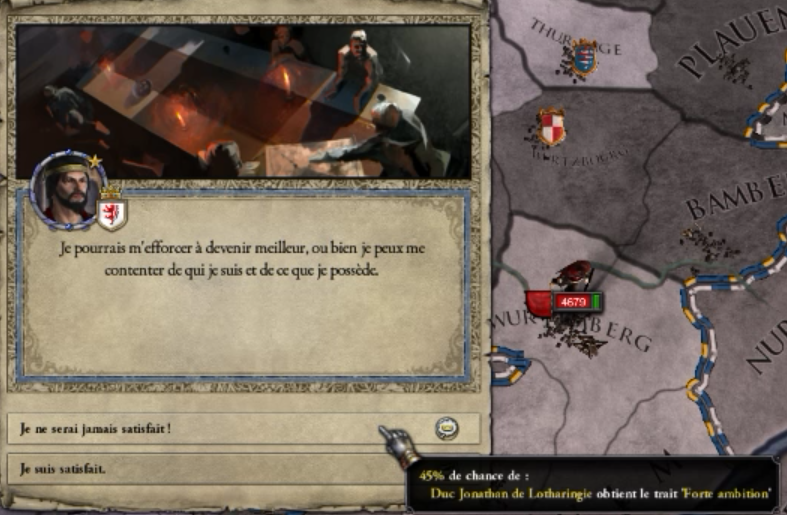Click the Thuringe province shield

[x=583, y=56]
